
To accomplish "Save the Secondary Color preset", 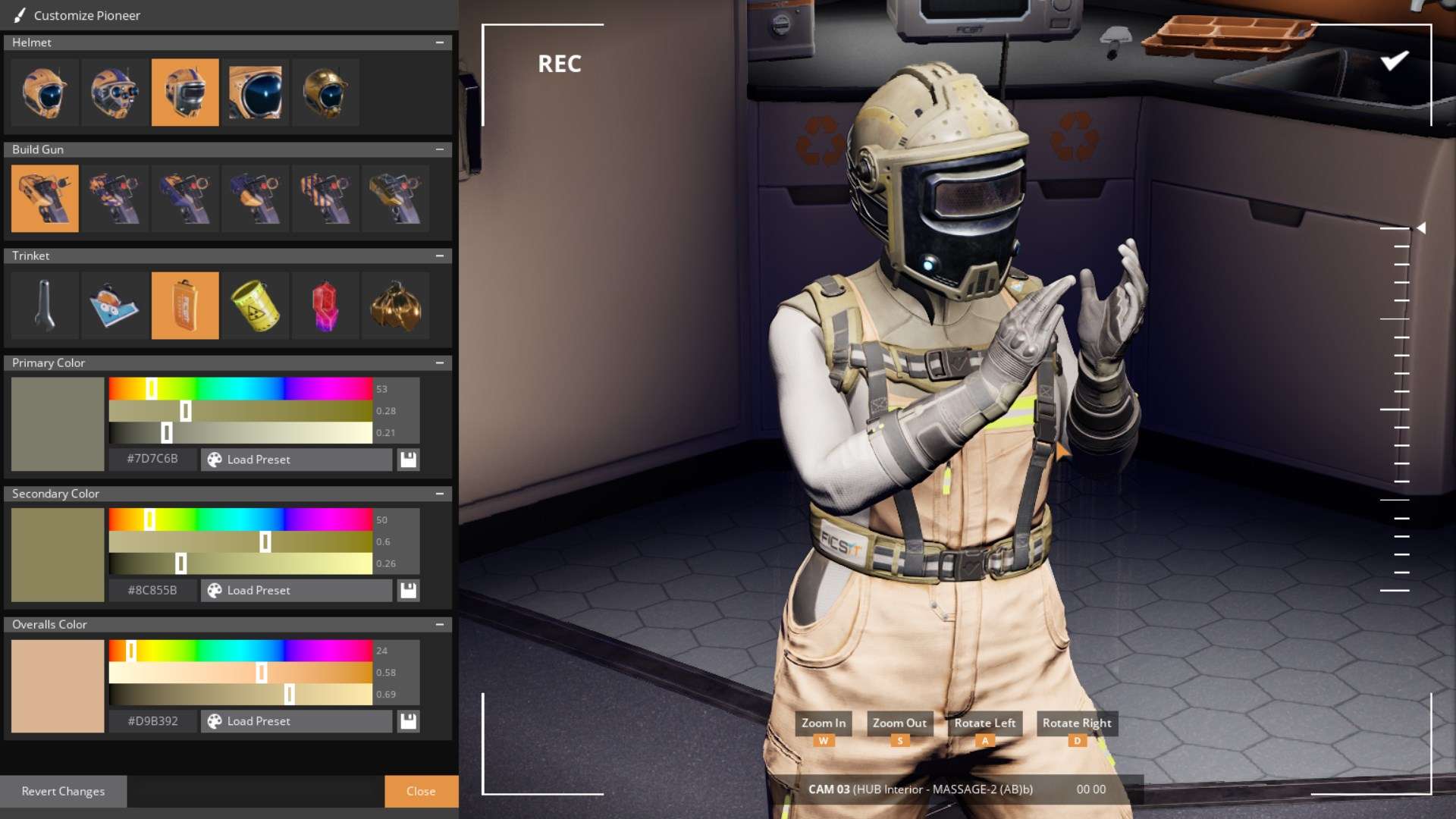I will pyautogui.click(x=409, y=591).
